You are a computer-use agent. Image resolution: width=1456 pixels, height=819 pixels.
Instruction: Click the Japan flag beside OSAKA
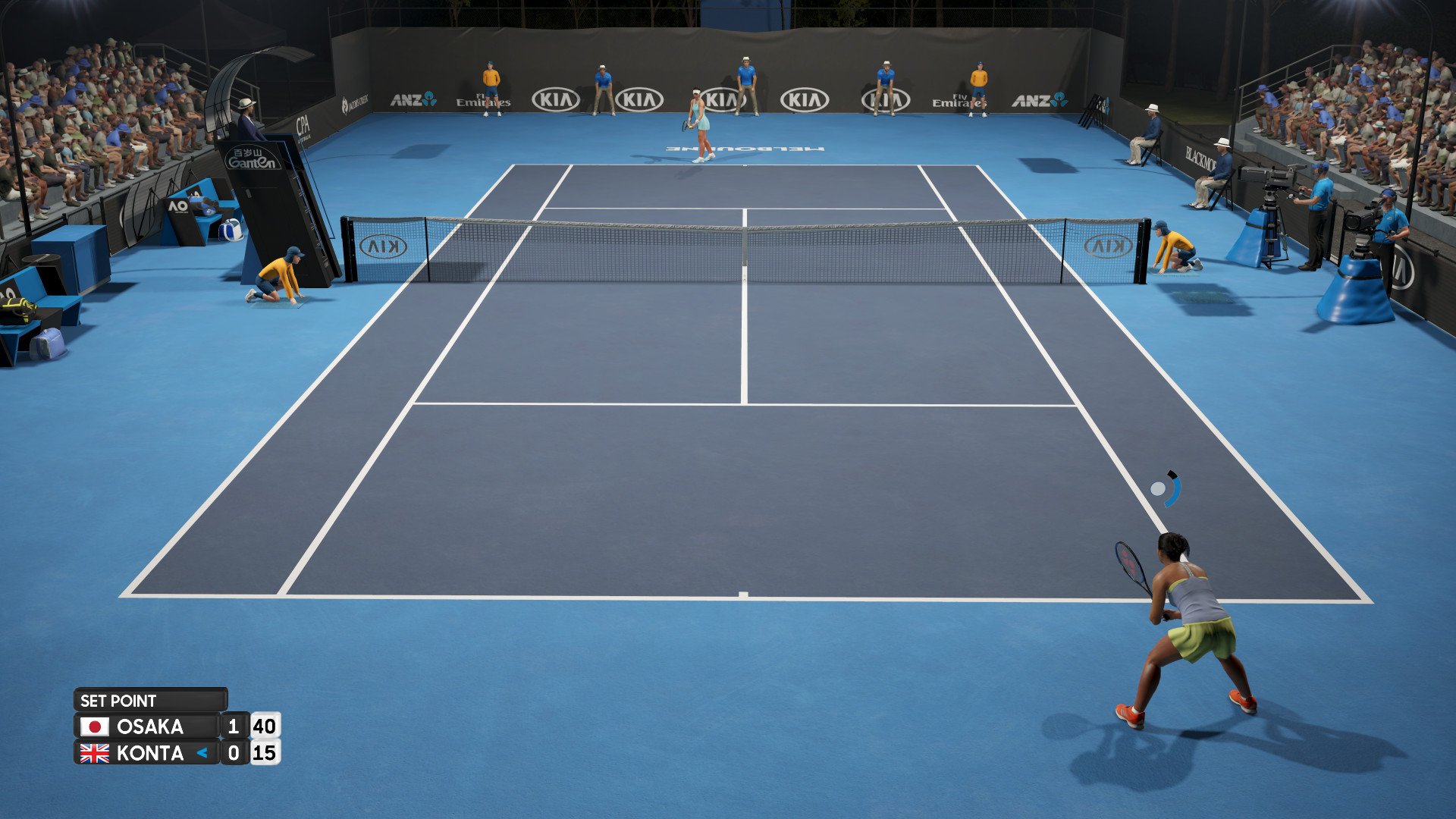tap(95, 726)
